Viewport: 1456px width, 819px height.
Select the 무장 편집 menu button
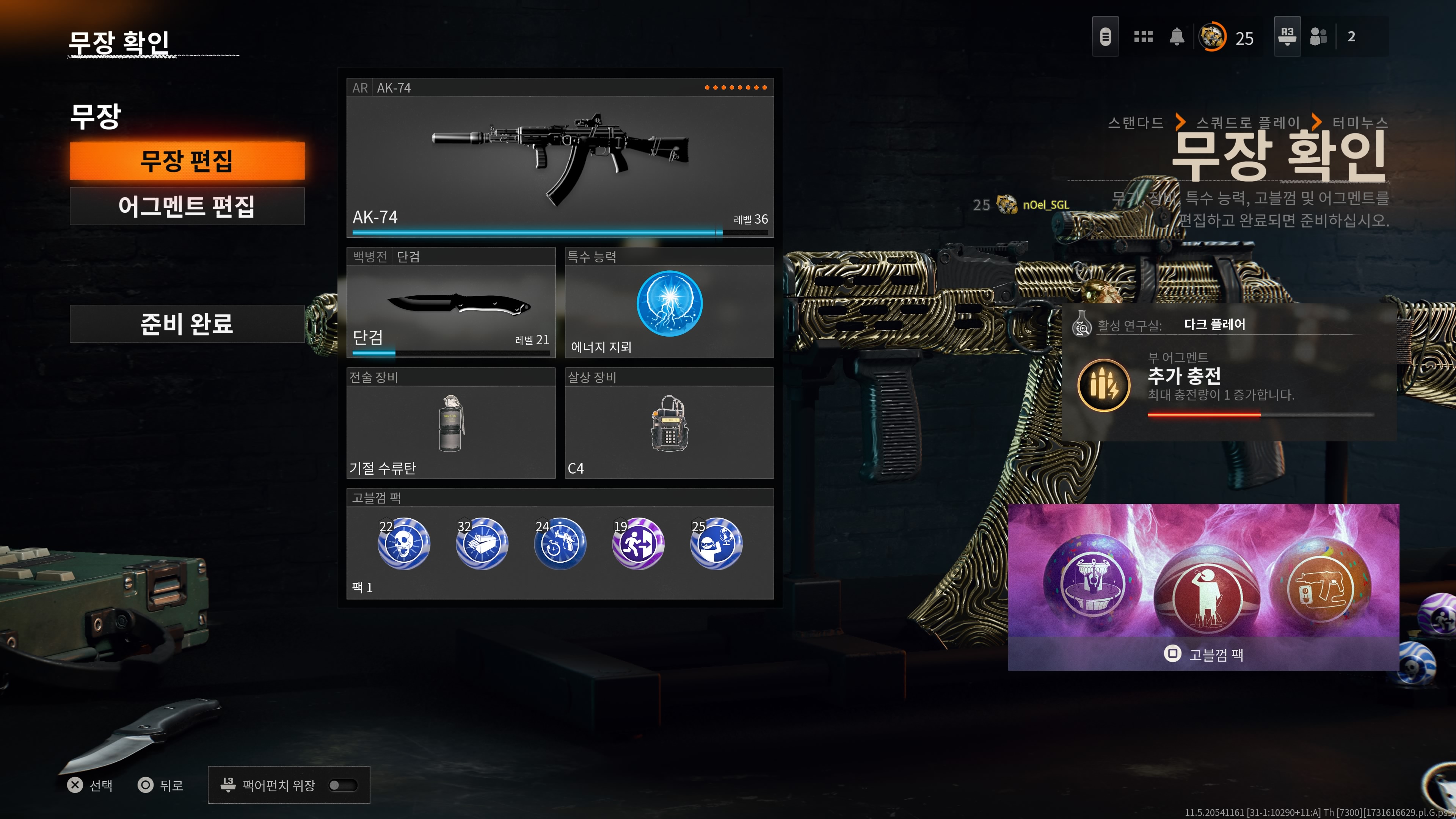point(187,161)
